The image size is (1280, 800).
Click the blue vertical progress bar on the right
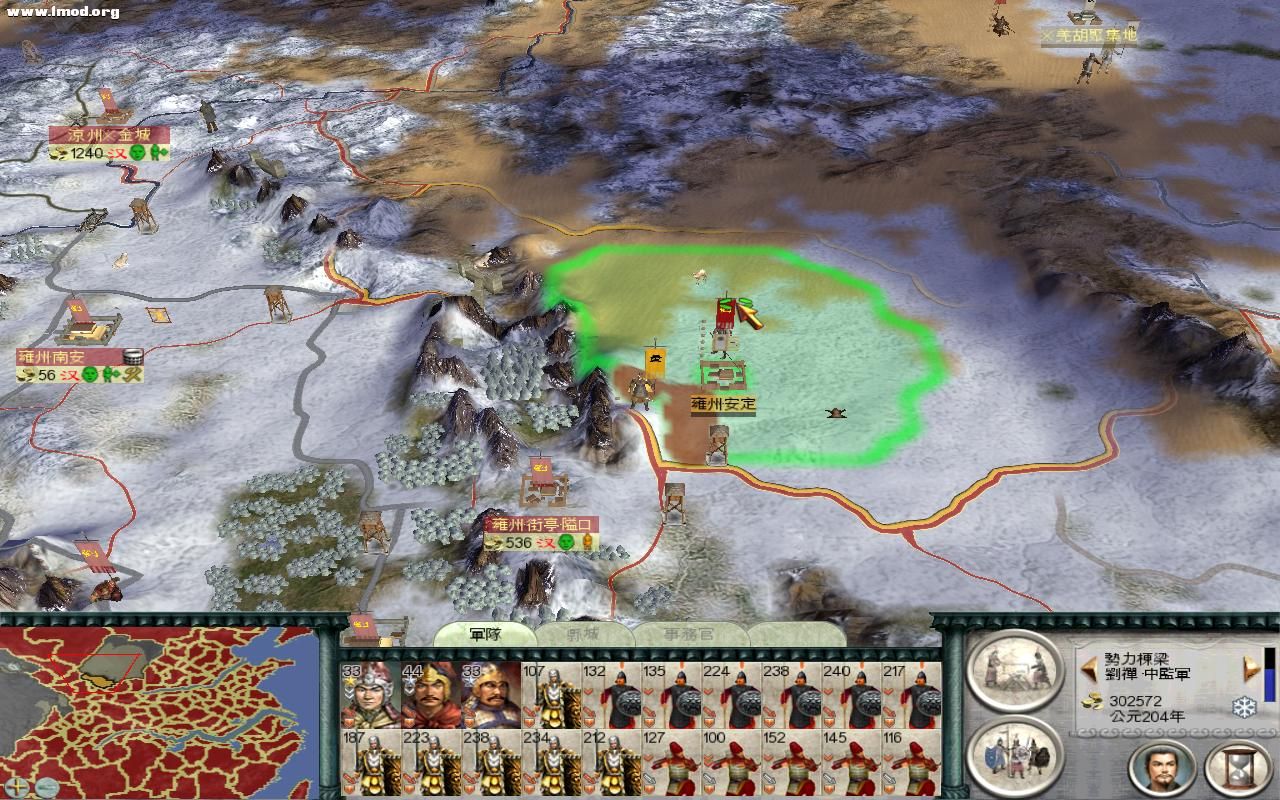tap(1269, 685)
